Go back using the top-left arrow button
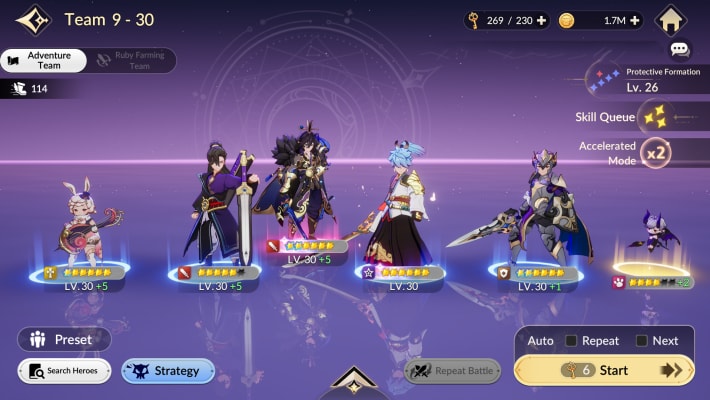Image resolution: width=710 pixels, height=400 pixels. point(33,20)
